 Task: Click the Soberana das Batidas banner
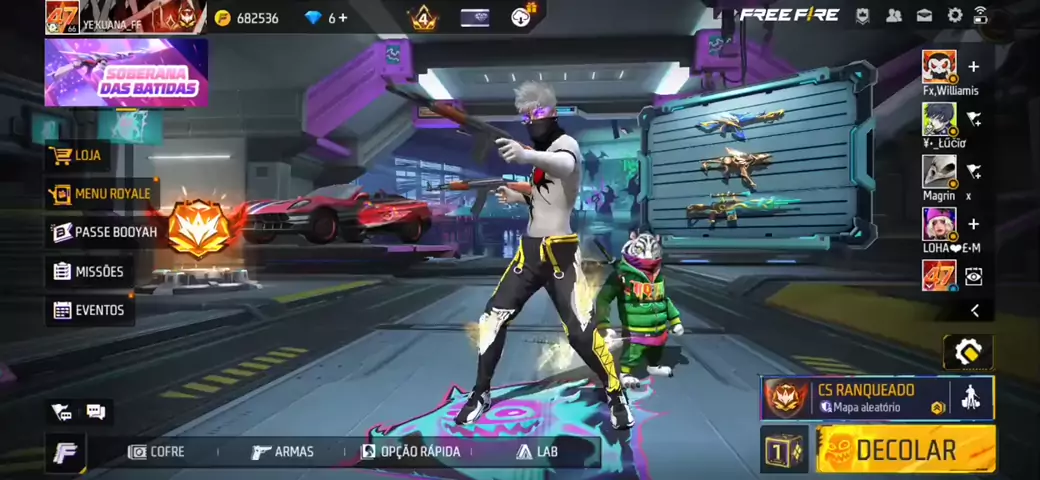pos(126,72)
